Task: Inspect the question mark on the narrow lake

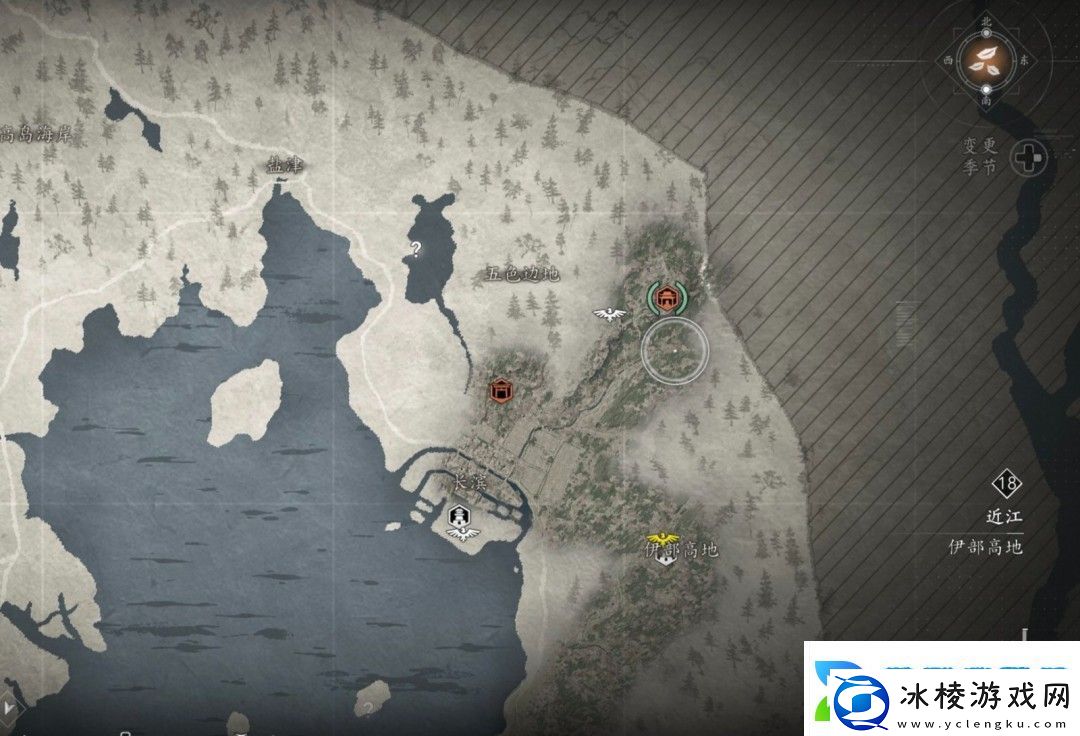Action: 416,248
